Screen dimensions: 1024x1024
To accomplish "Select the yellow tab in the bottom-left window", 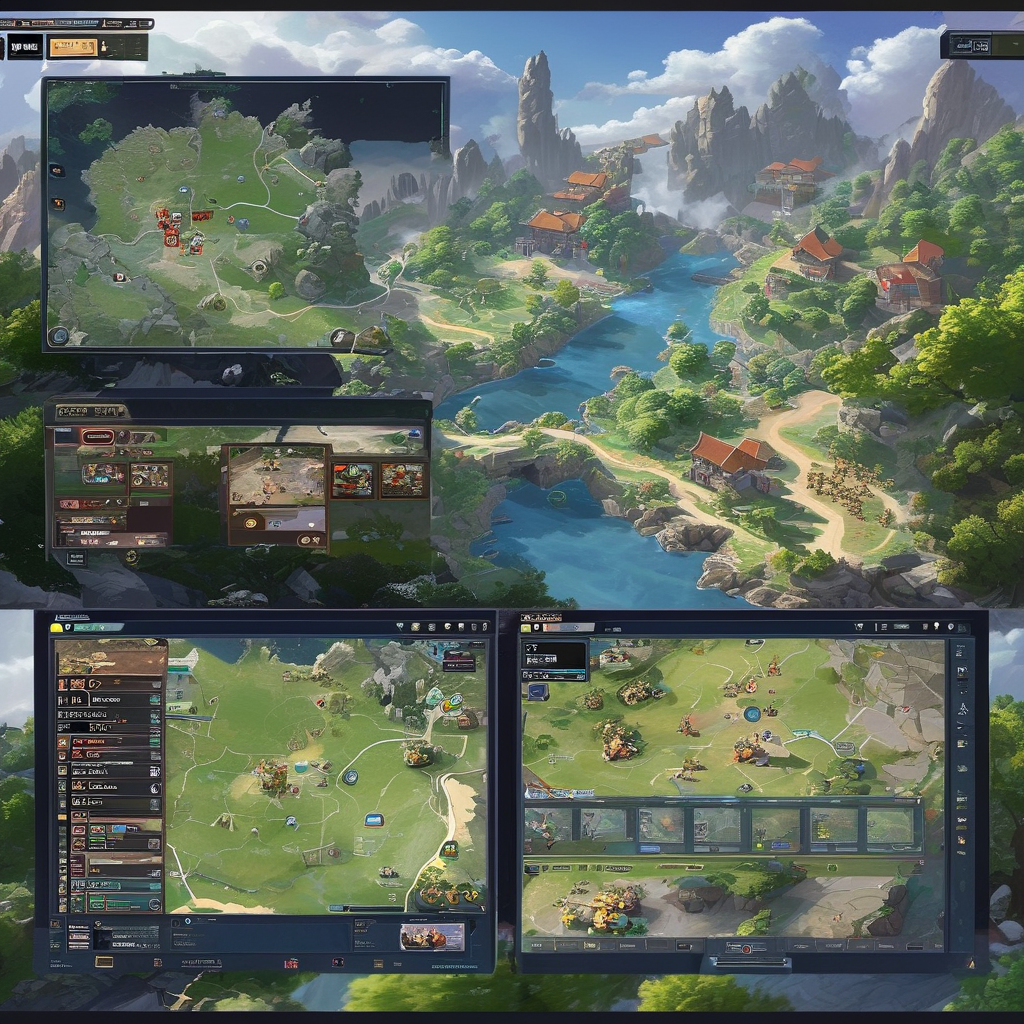I will click(57, 627).
